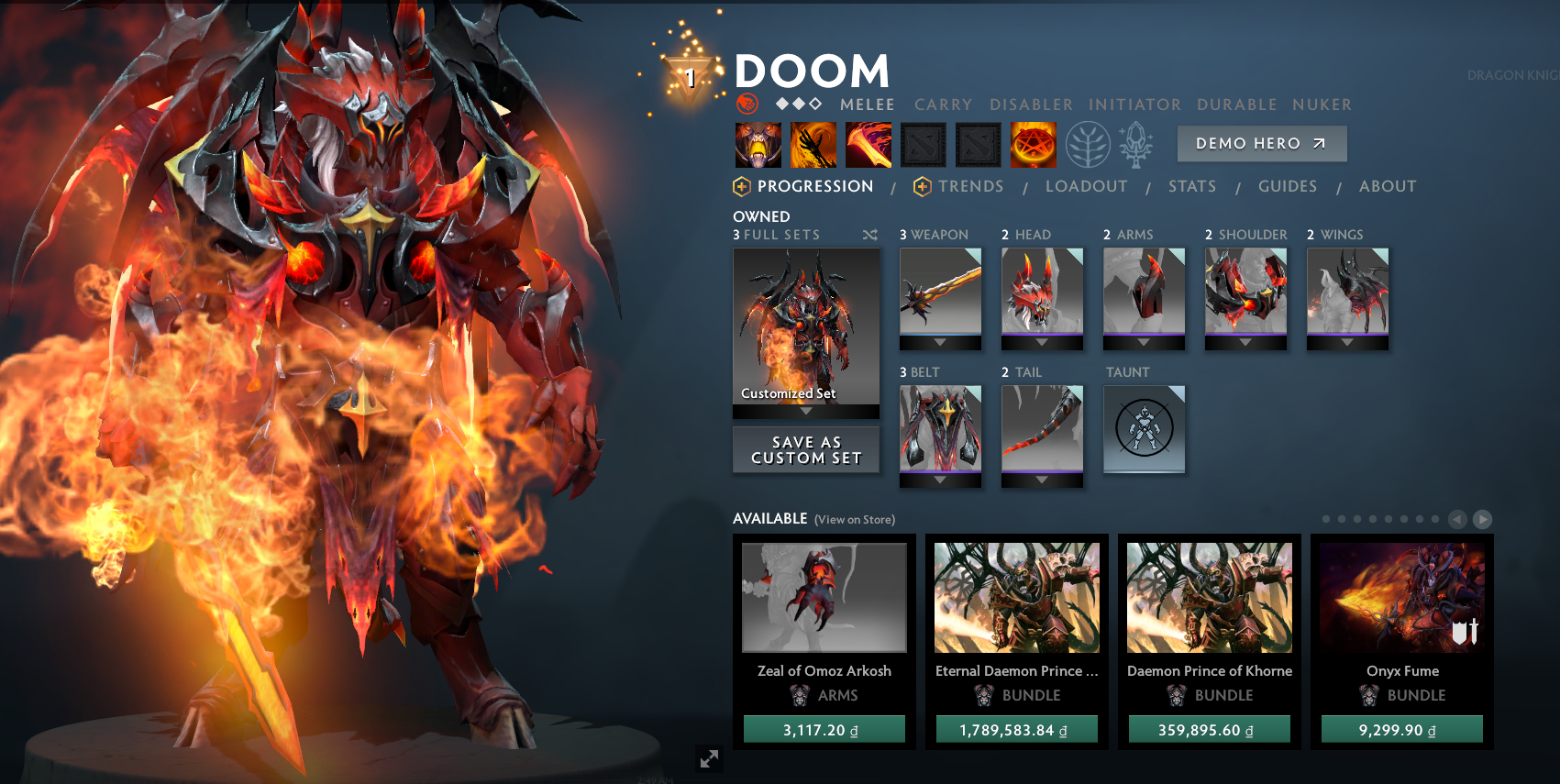Open the hero Talent Tree icon
The width and height of the screenshot is (1560, 784).
point(1089,144)
